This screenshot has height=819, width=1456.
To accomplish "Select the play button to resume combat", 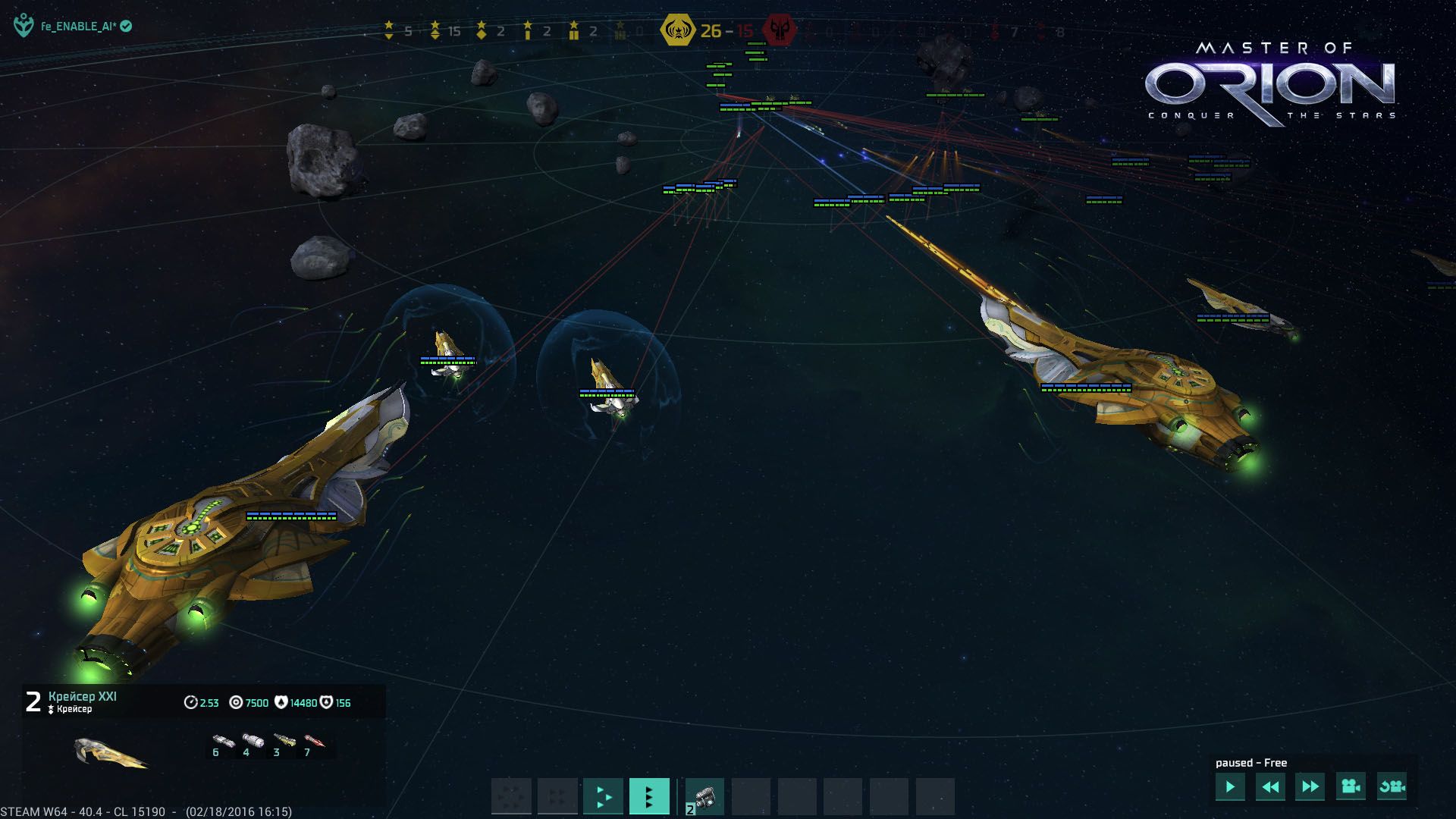I will coord(1232,788).
